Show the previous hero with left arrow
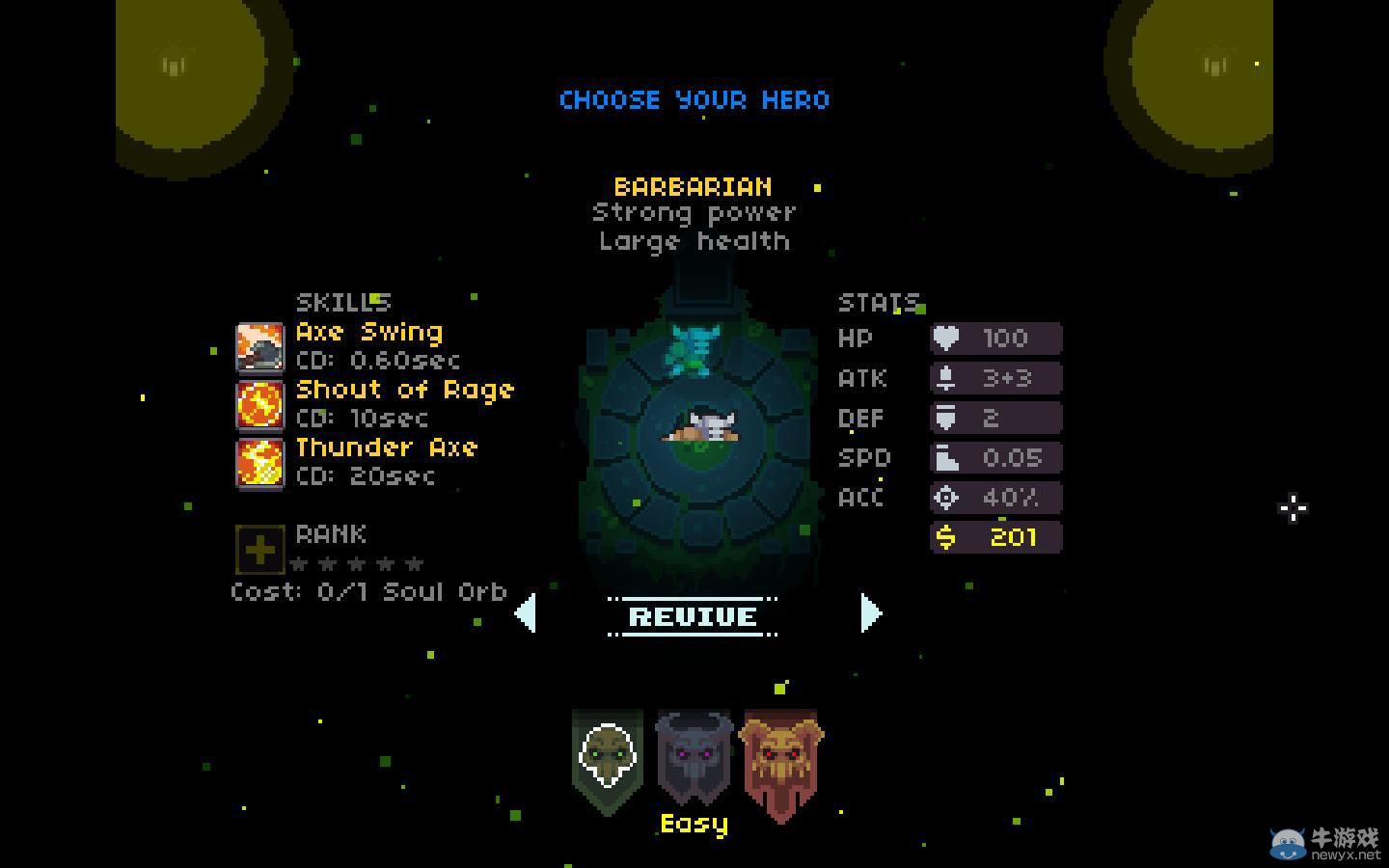Image resolution: width=1389 pixels, height=868 pixels. coord(526,613)
